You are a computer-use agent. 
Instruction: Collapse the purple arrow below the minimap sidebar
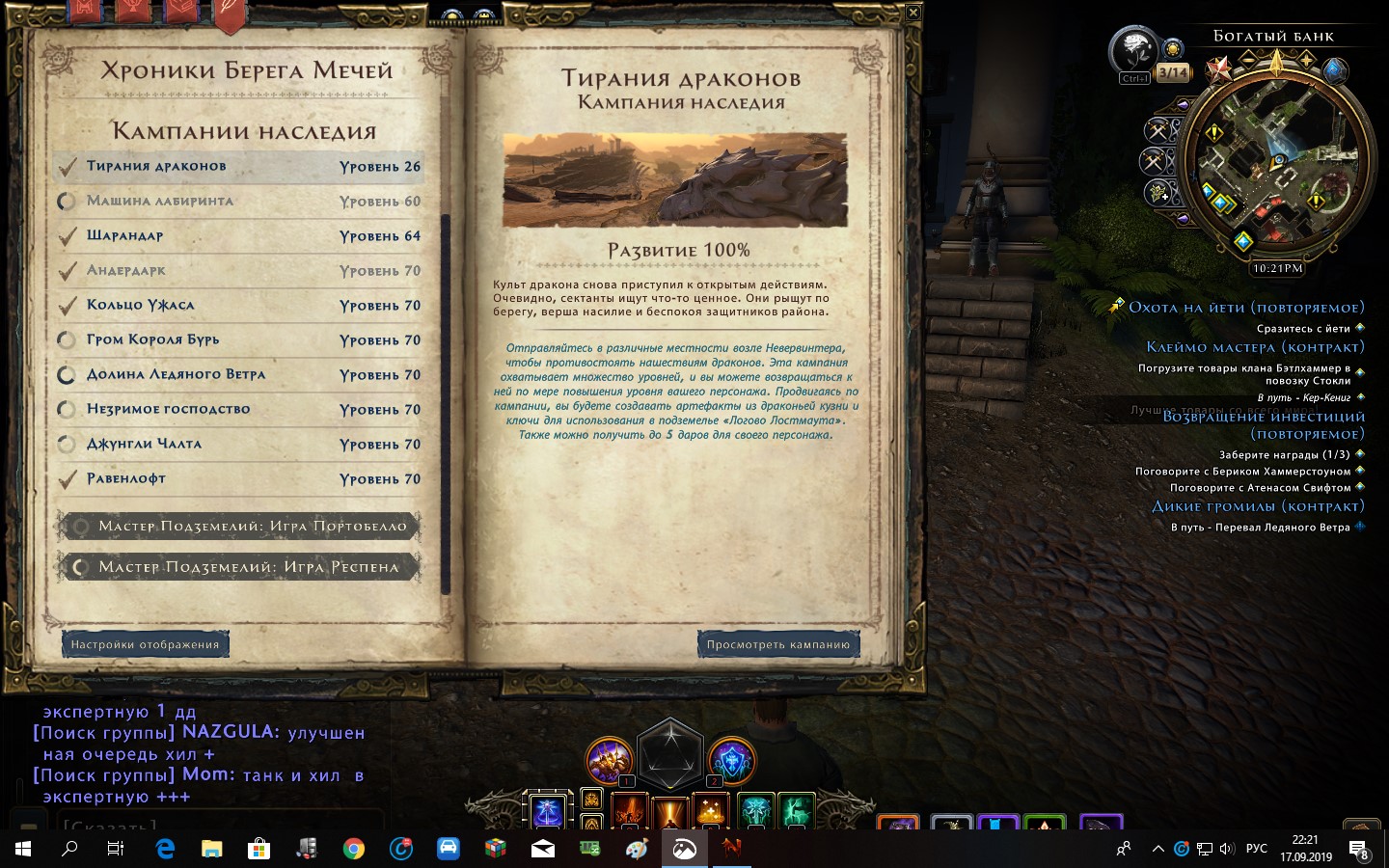(x=1183, y=217)
